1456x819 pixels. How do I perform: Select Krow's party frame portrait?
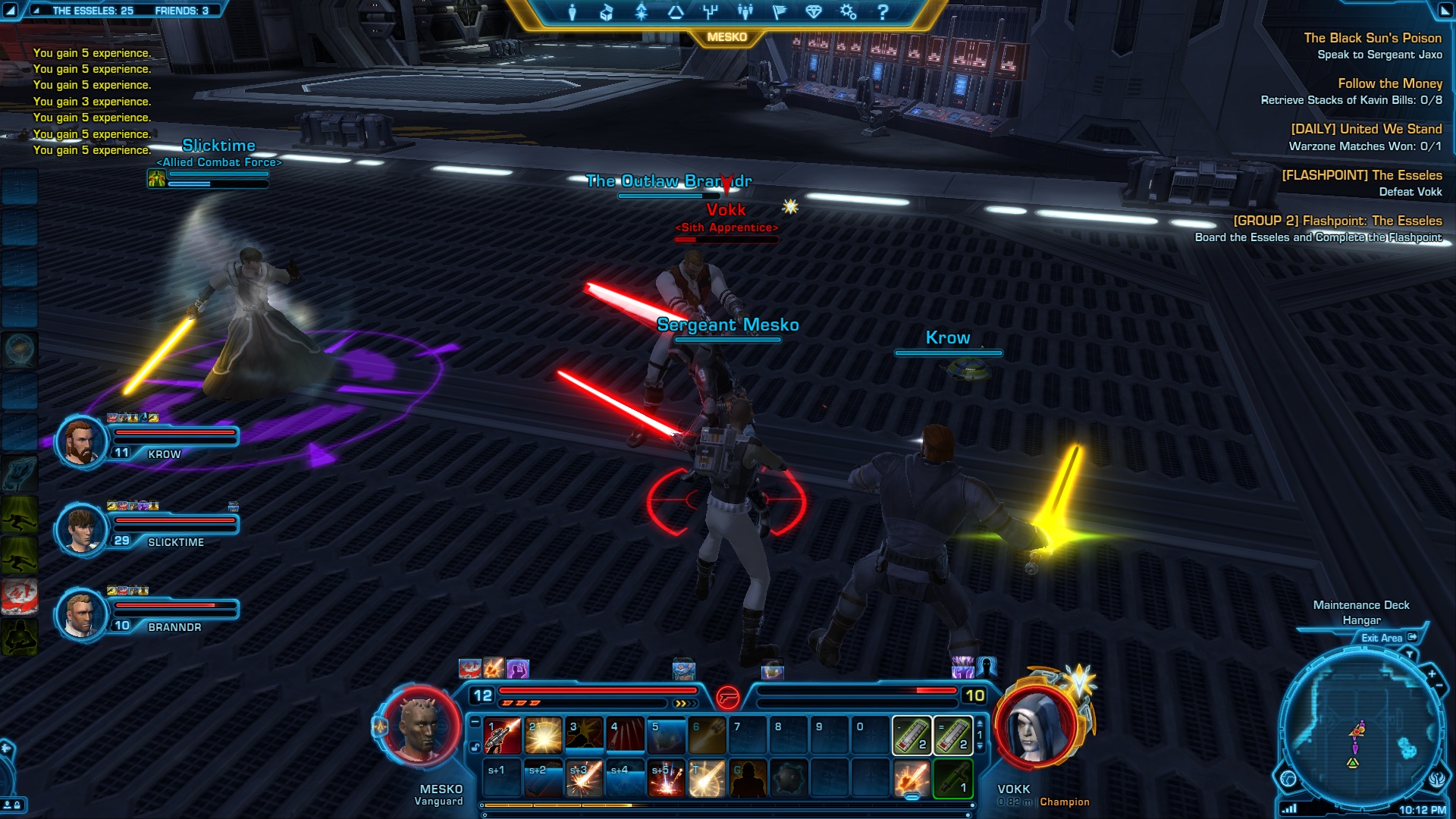pos(80,441)
